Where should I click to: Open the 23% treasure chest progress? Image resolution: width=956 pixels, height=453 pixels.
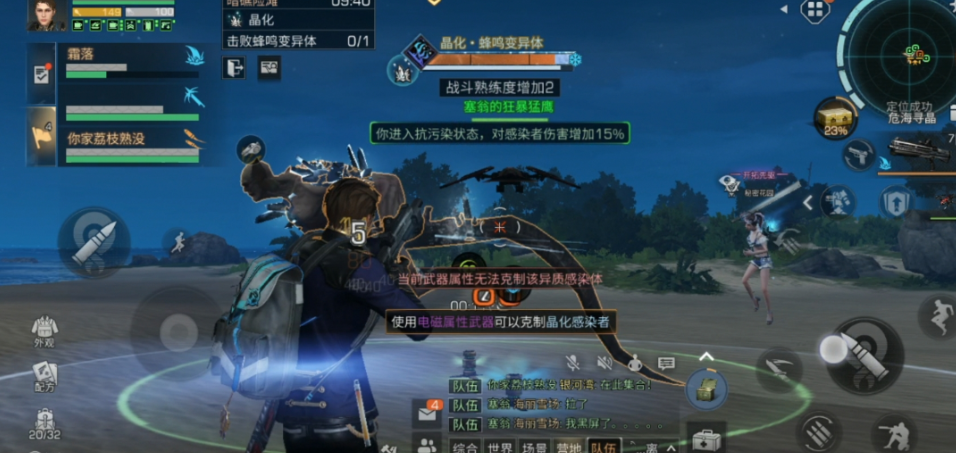click(x=835, y=117)
